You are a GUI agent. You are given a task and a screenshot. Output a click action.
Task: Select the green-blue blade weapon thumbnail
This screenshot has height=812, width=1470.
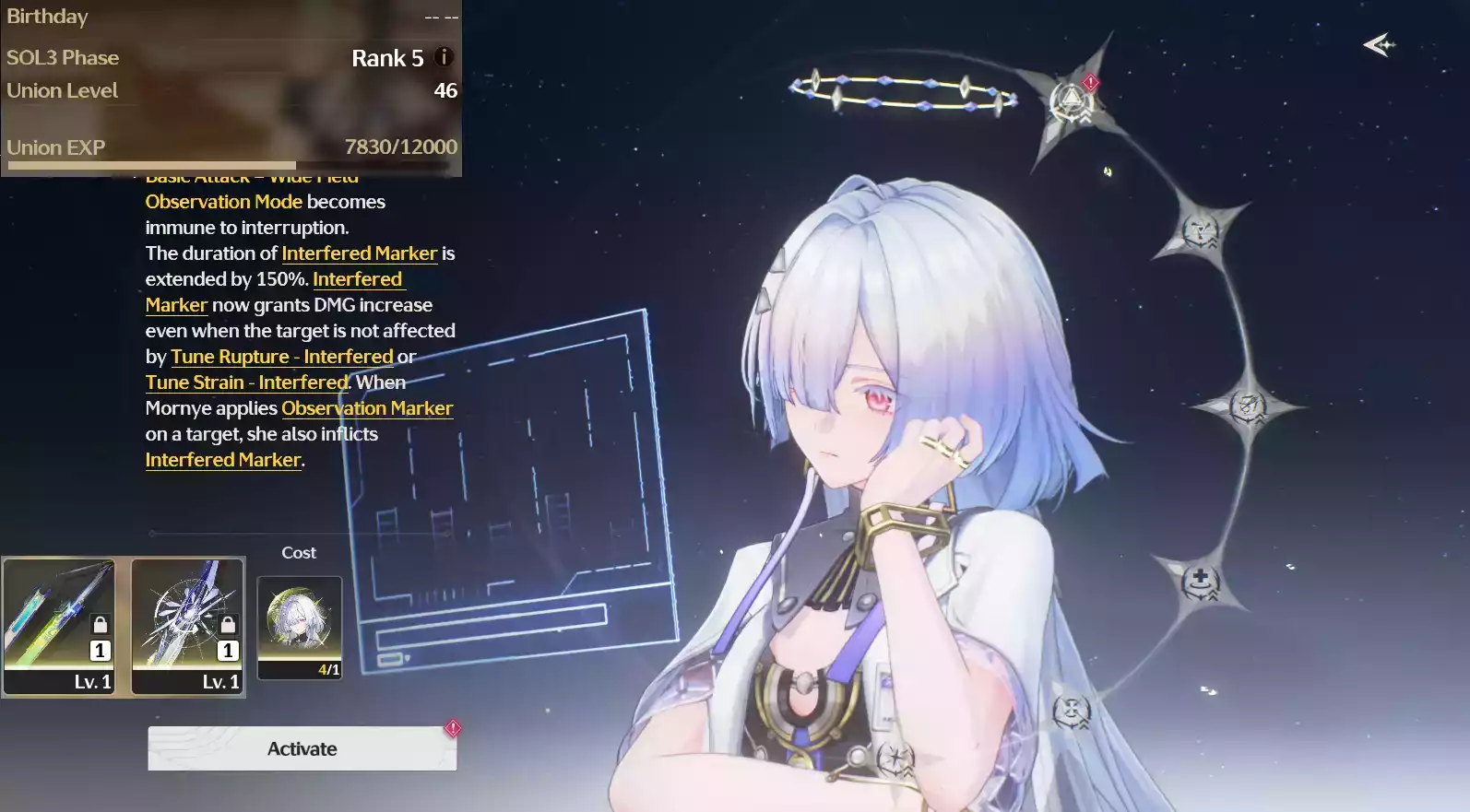tap(59, 627)
